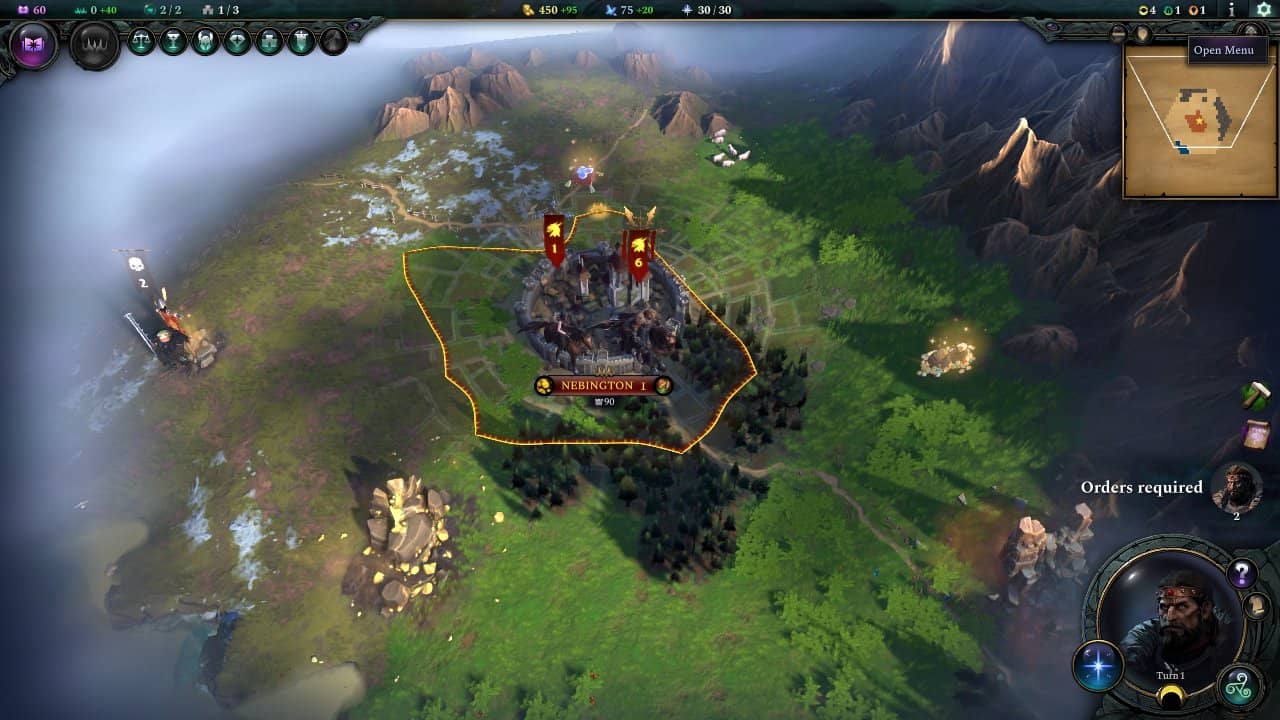The height and width of the screenshot is (720, 1280).
Task: Select the diamond-shaped icon in top bar
Action: (x=238, y=41)
